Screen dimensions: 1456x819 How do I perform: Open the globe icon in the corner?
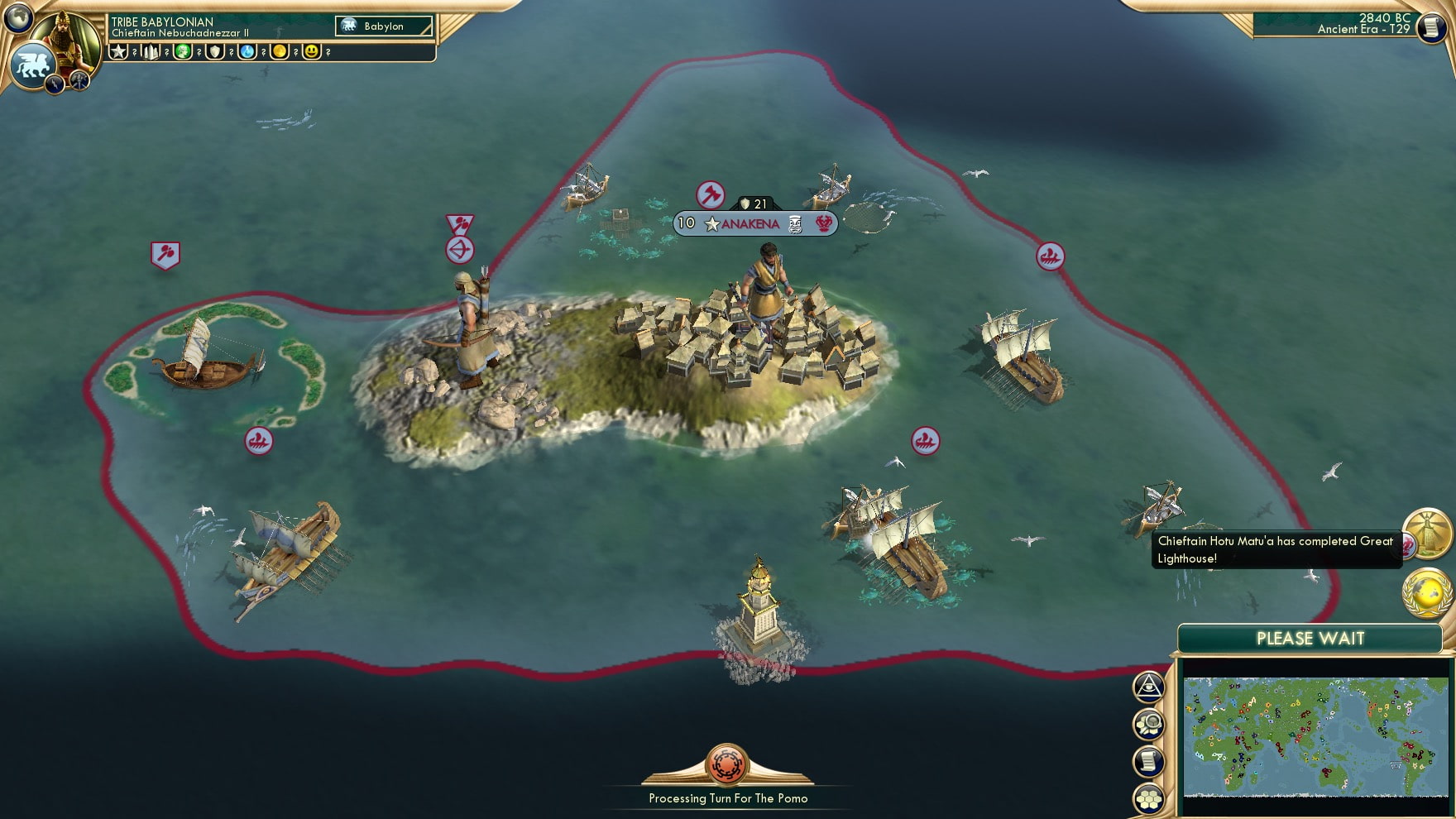[x=17, y=17]
